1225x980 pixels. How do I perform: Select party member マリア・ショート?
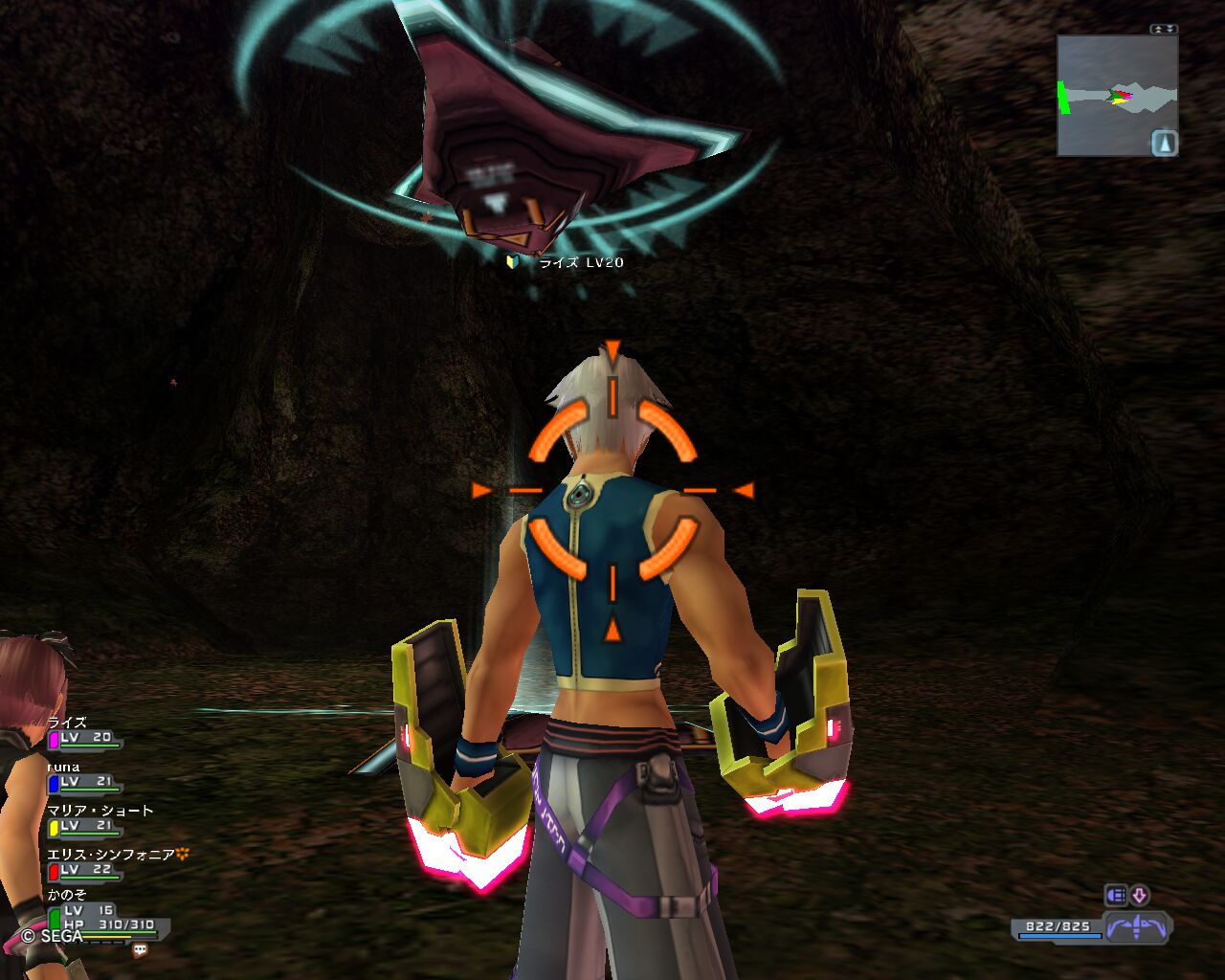click(96, 820)
